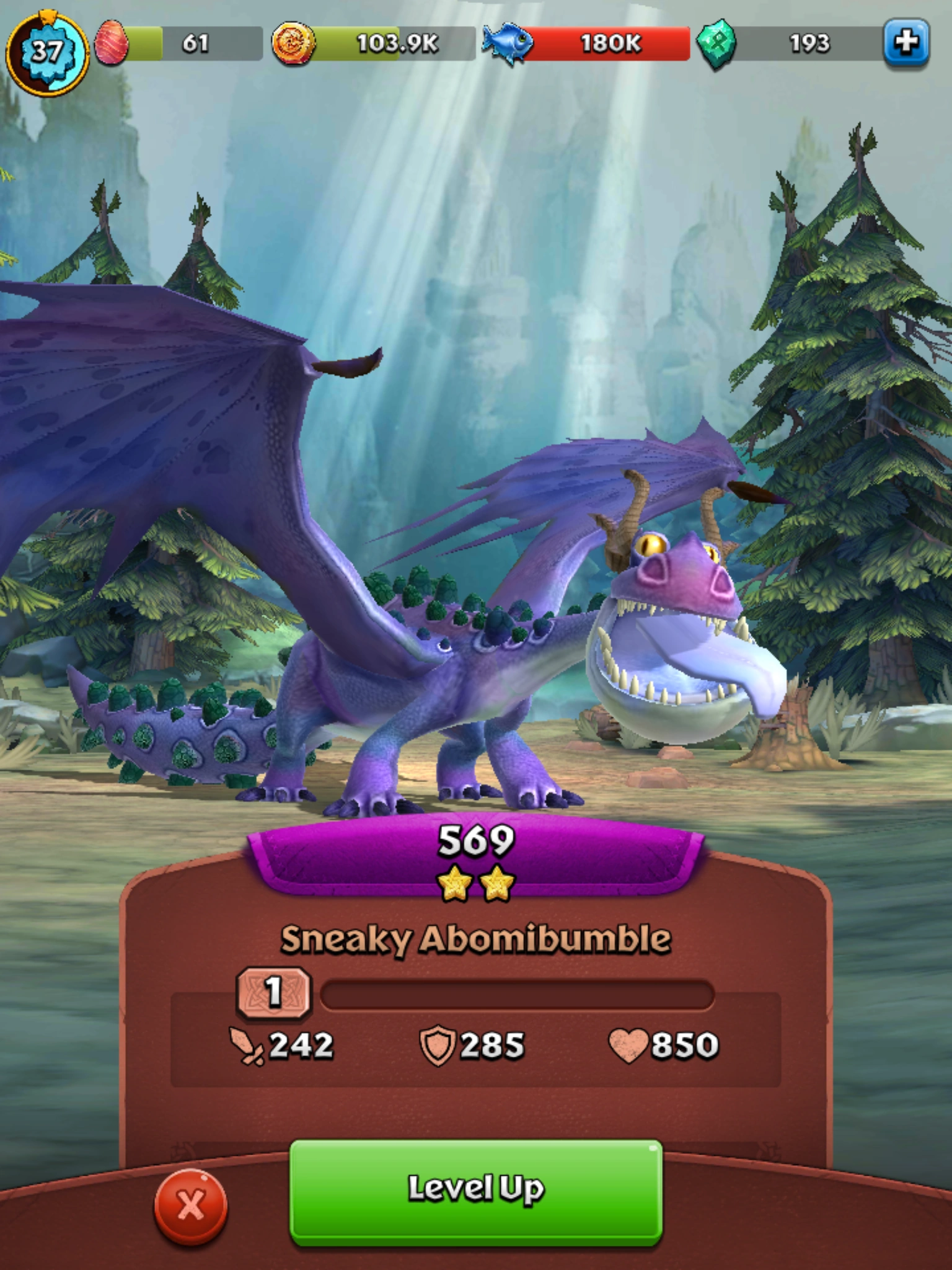
Task: Select the Sneaky Abomibumble title text
Action: 476,938
